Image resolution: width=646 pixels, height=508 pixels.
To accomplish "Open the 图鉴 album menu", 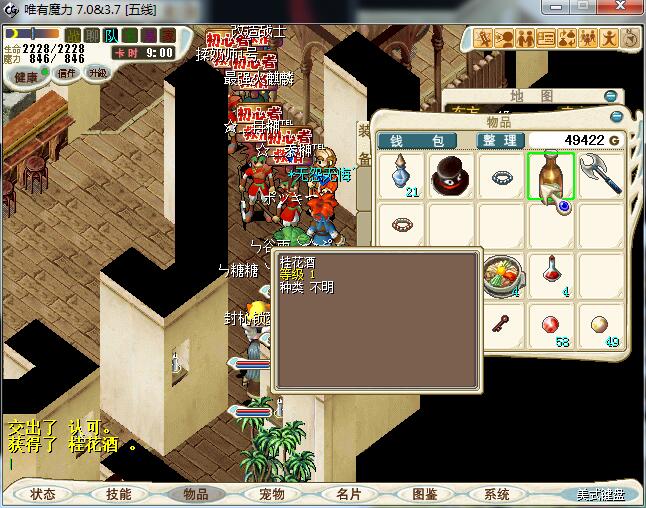I will (424, 494).
